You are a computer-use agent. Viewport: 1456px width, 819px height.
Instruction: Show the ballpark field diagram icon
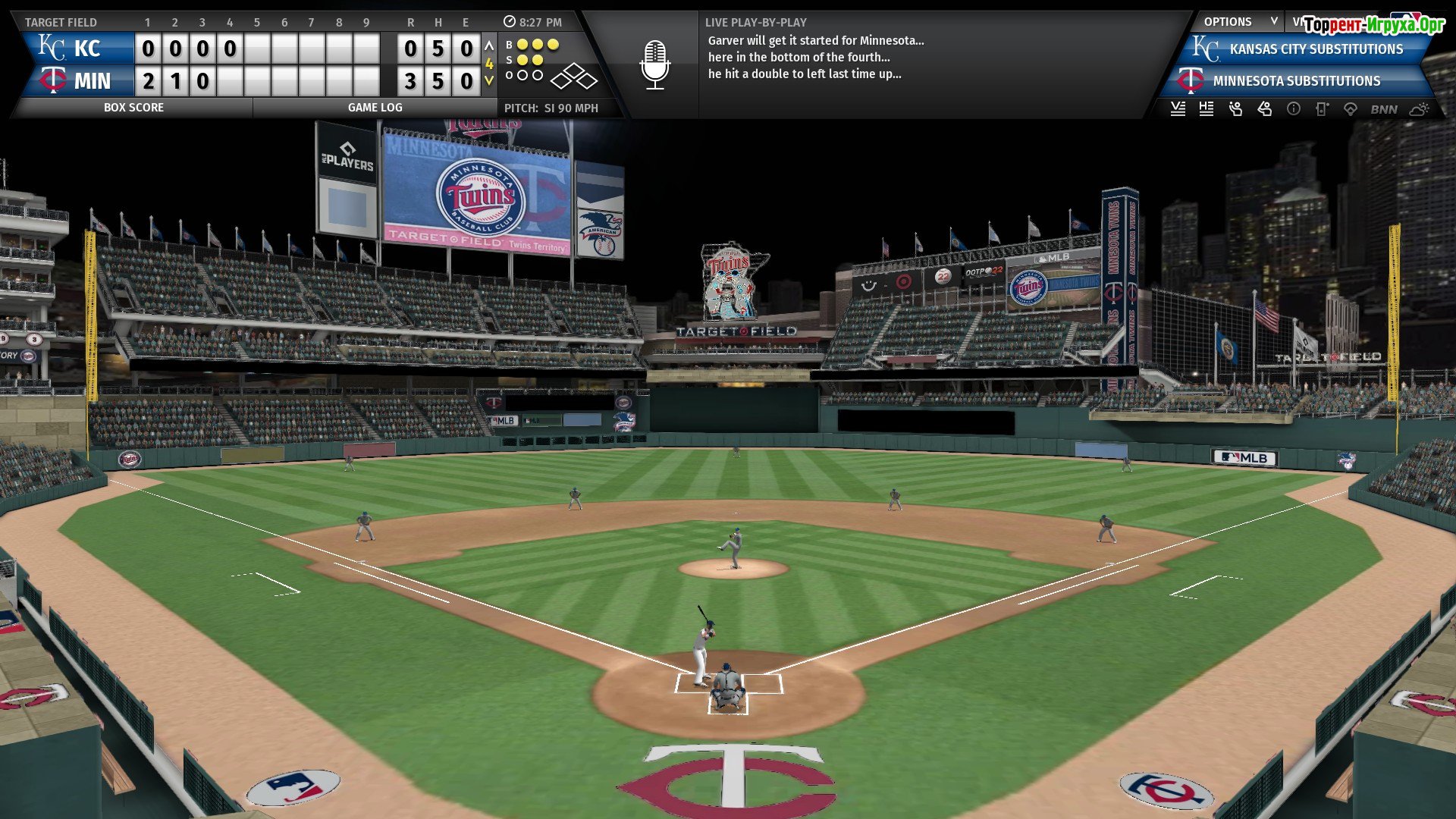[x=1351, y=109]
